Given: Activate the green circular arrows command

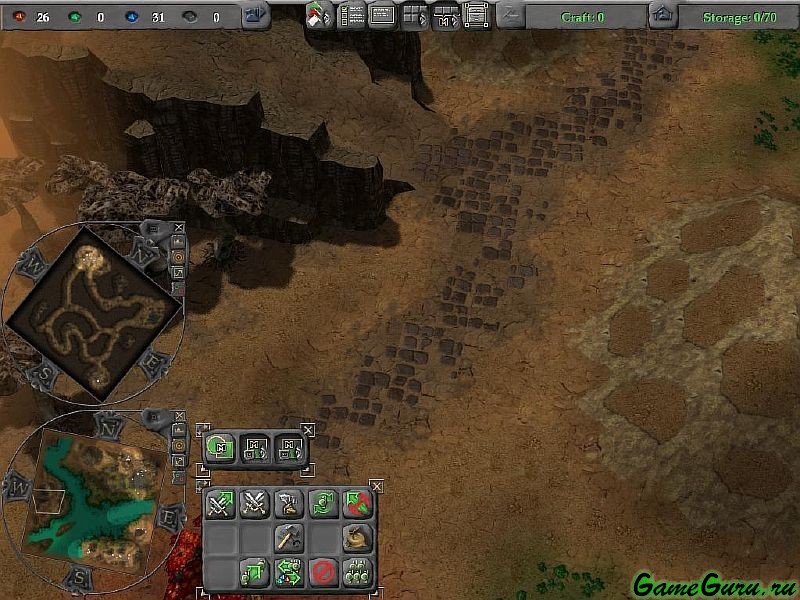Looking at the screenshot, I should [322, 505].
